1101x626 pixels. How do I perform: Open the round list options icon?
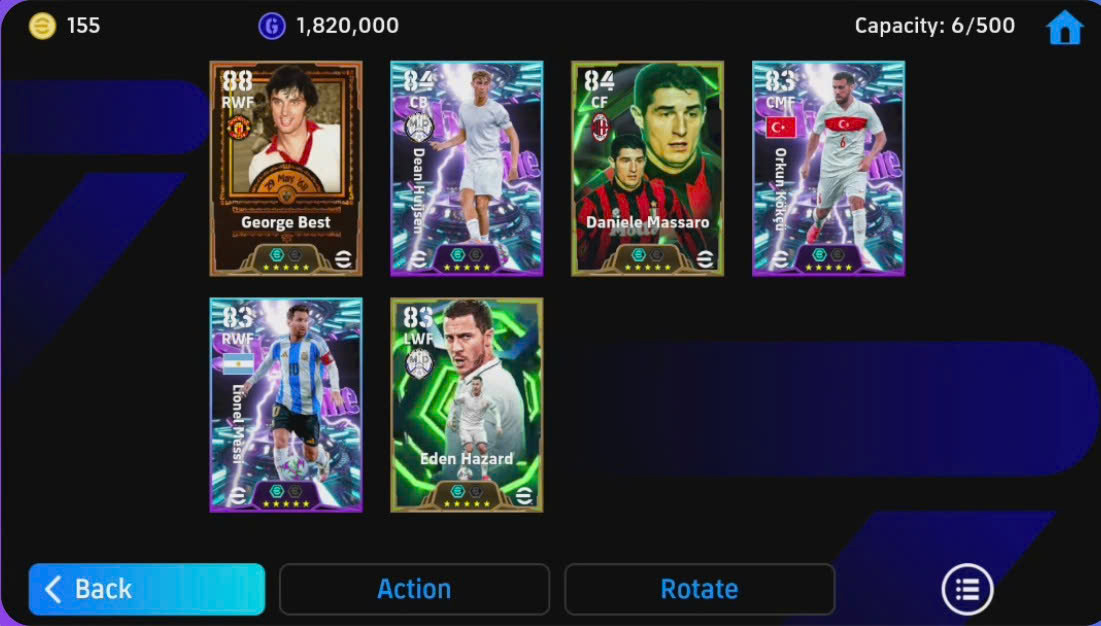[967, 589]
